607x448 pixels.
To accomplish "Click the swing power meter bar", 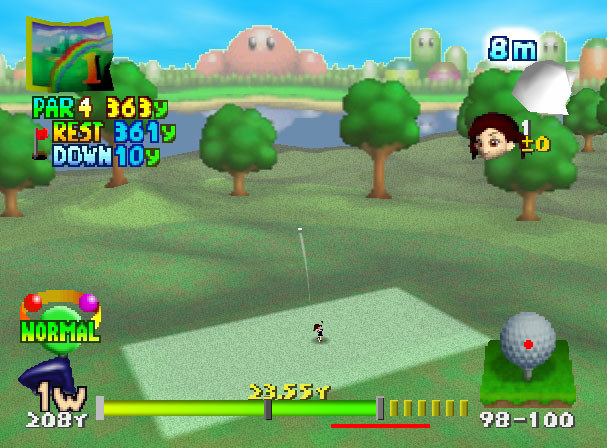I will click(240, 408).
